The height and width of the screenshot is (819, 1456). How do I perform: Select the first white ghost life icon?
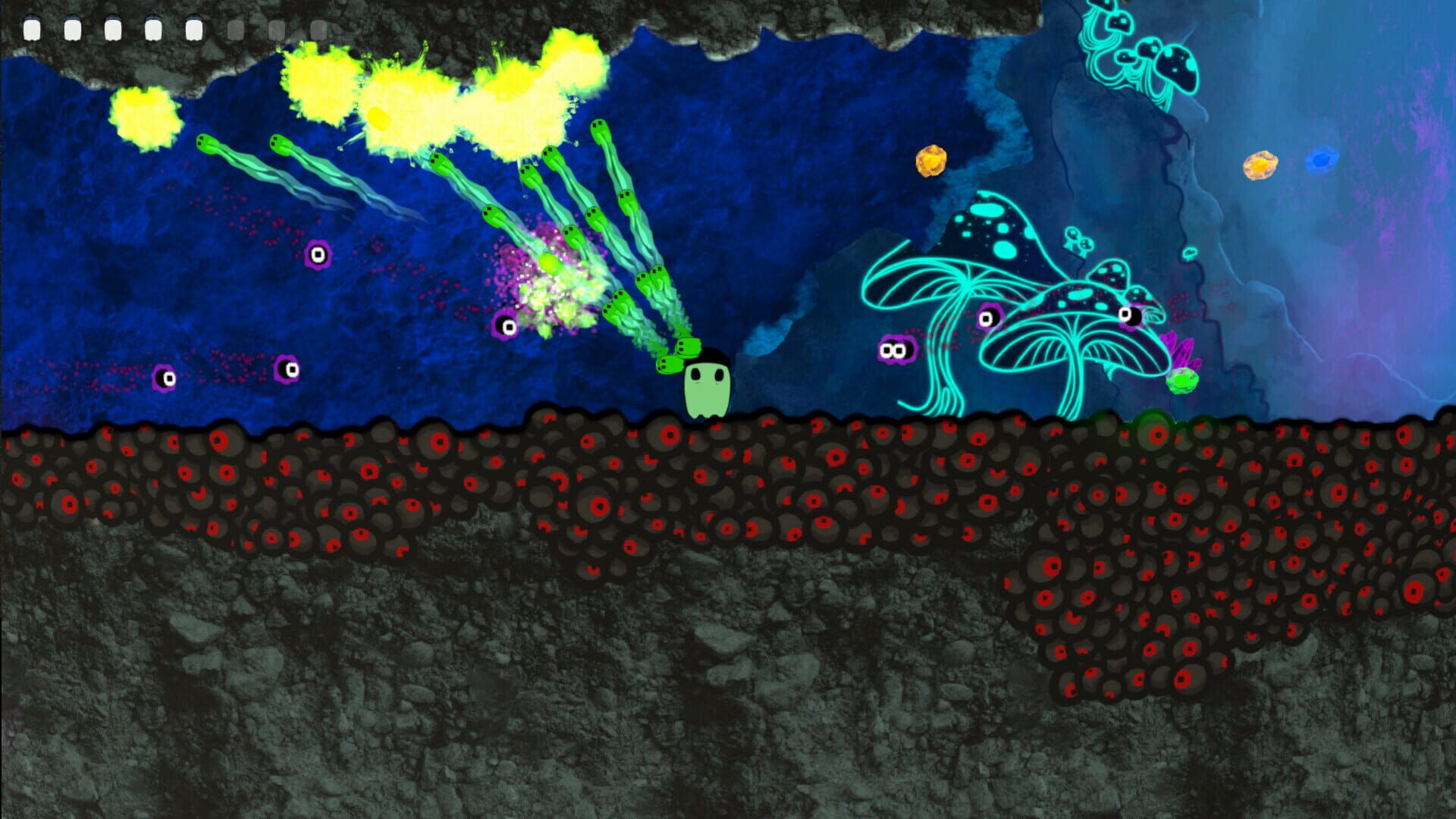click(x=33, y=29)
